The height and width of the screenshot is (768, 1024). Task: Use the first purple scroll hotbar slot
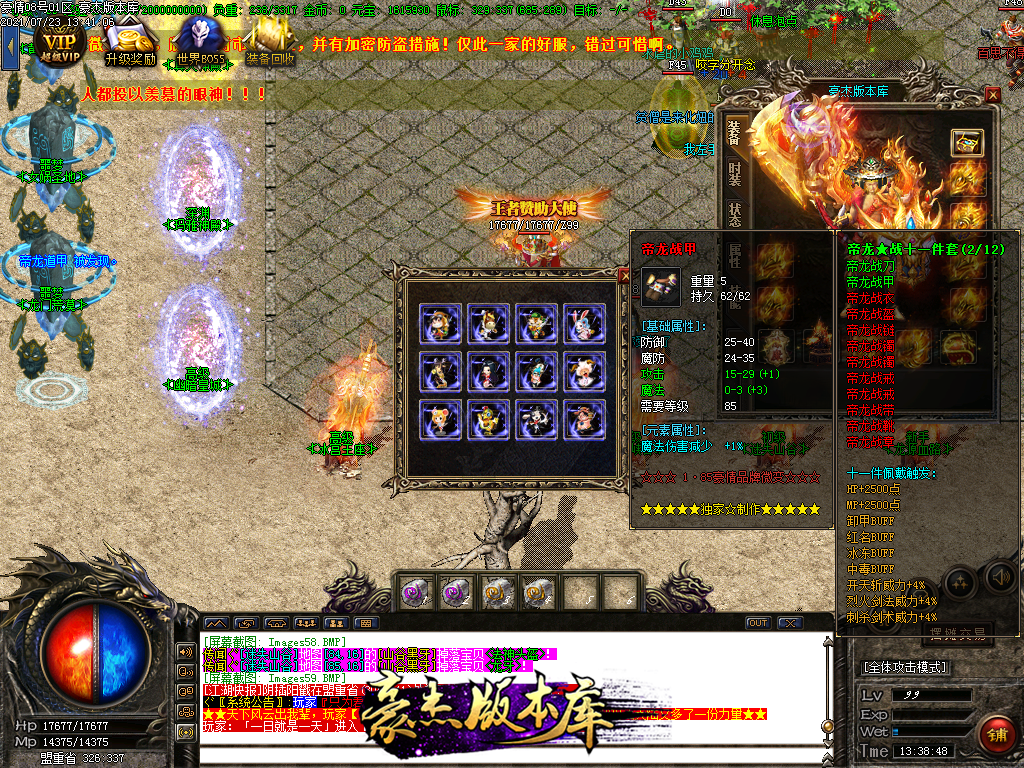point(413,592)
